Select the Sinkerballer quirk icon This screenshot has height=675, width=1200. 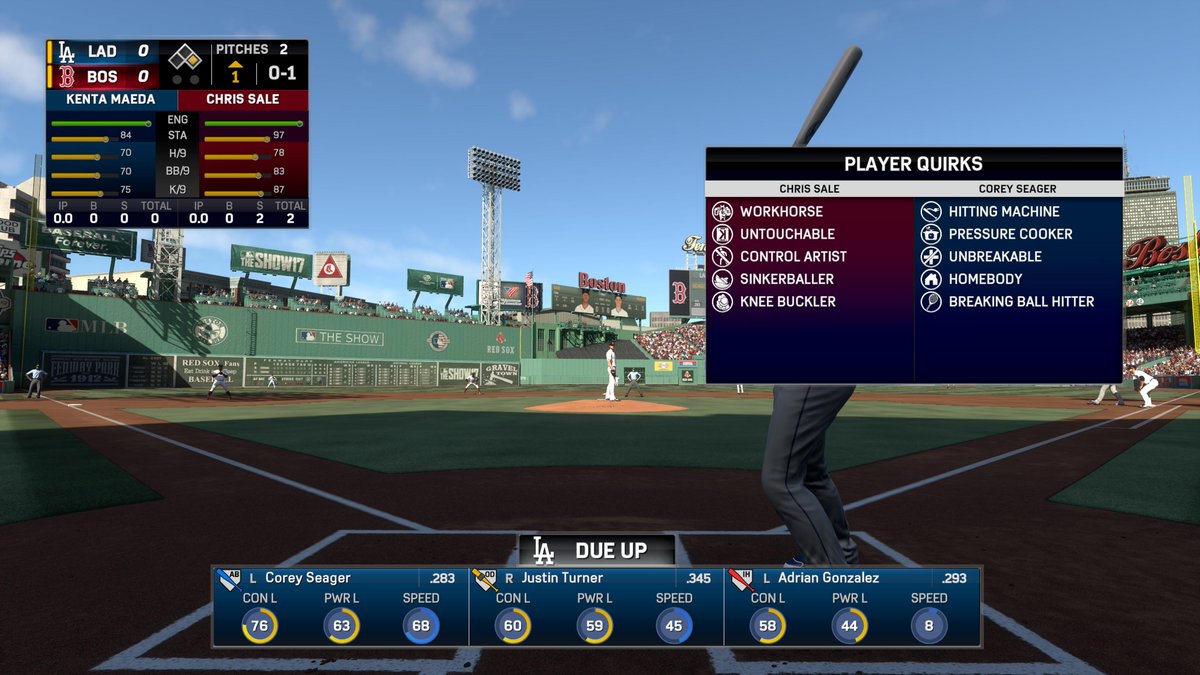coord(722,279)
